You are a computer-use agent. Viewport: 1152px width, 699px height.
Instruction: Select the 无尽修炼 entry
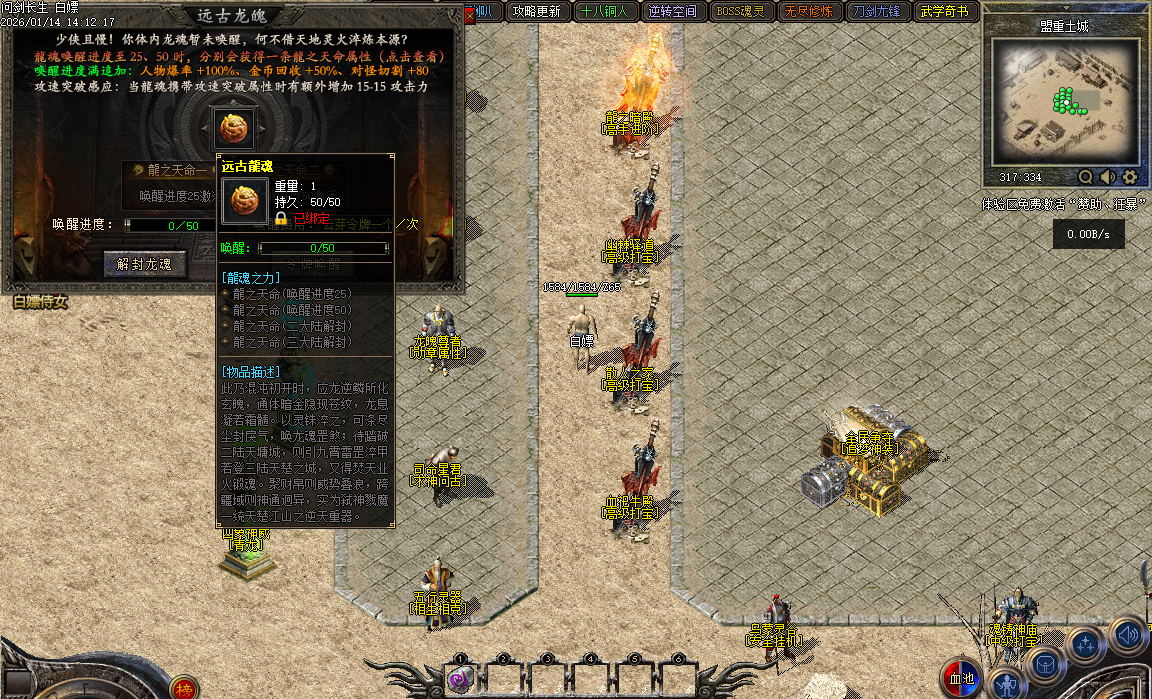[808, 12]
